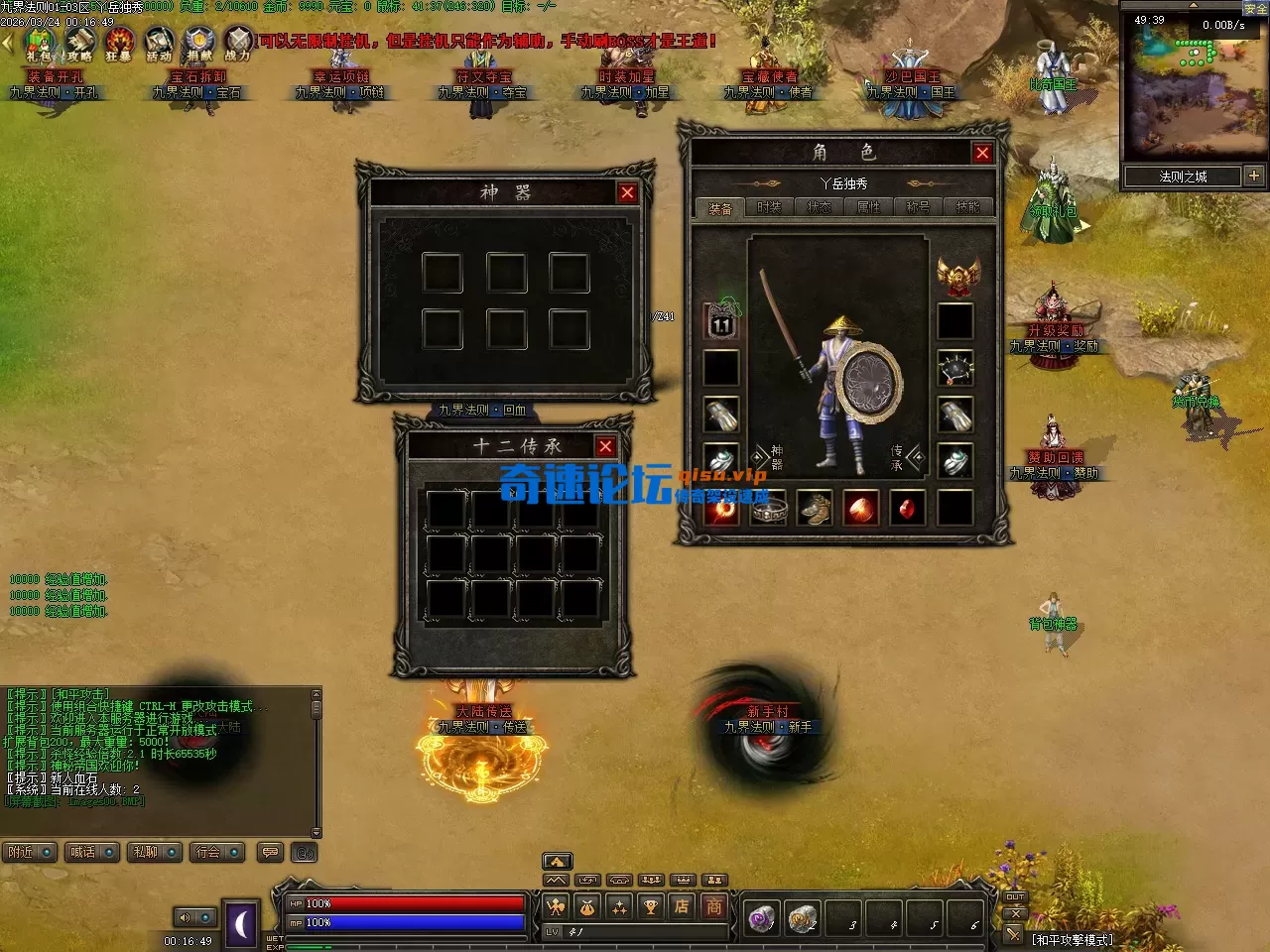Switch to the 时装 fashion tab
1270x952 pixels.
[x=769, y=207]
